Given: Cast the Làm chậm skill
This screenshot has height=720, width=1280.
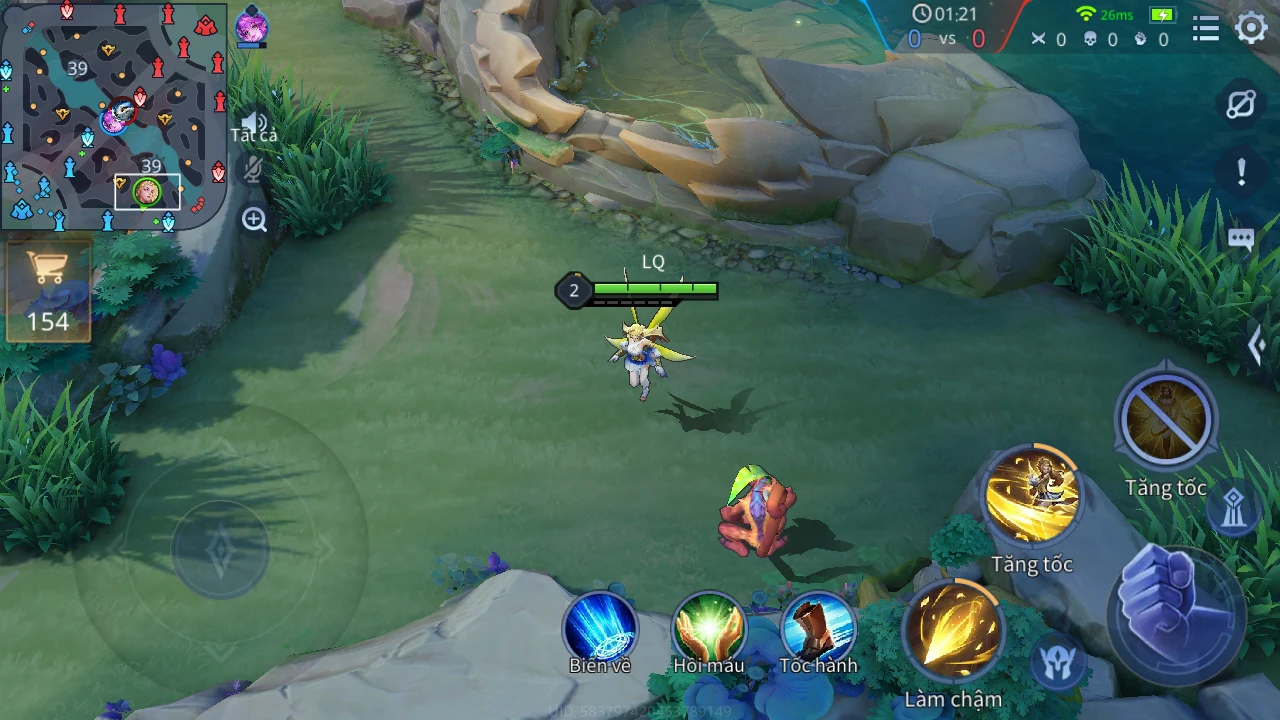Looking at the screenshot, I should click(952, 632).
